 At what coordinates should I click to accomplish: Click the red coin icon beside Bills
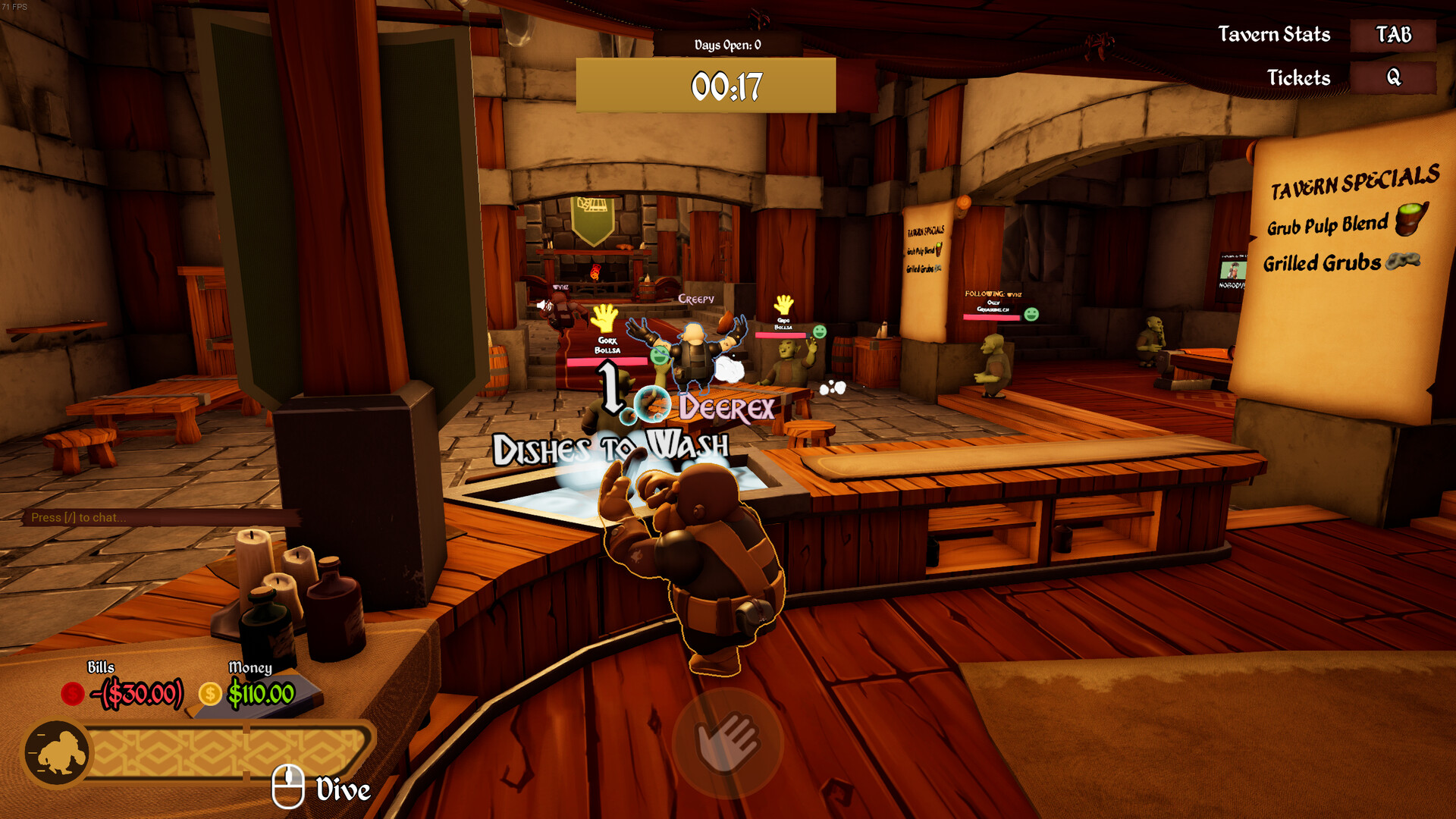[x=72, y=692]
